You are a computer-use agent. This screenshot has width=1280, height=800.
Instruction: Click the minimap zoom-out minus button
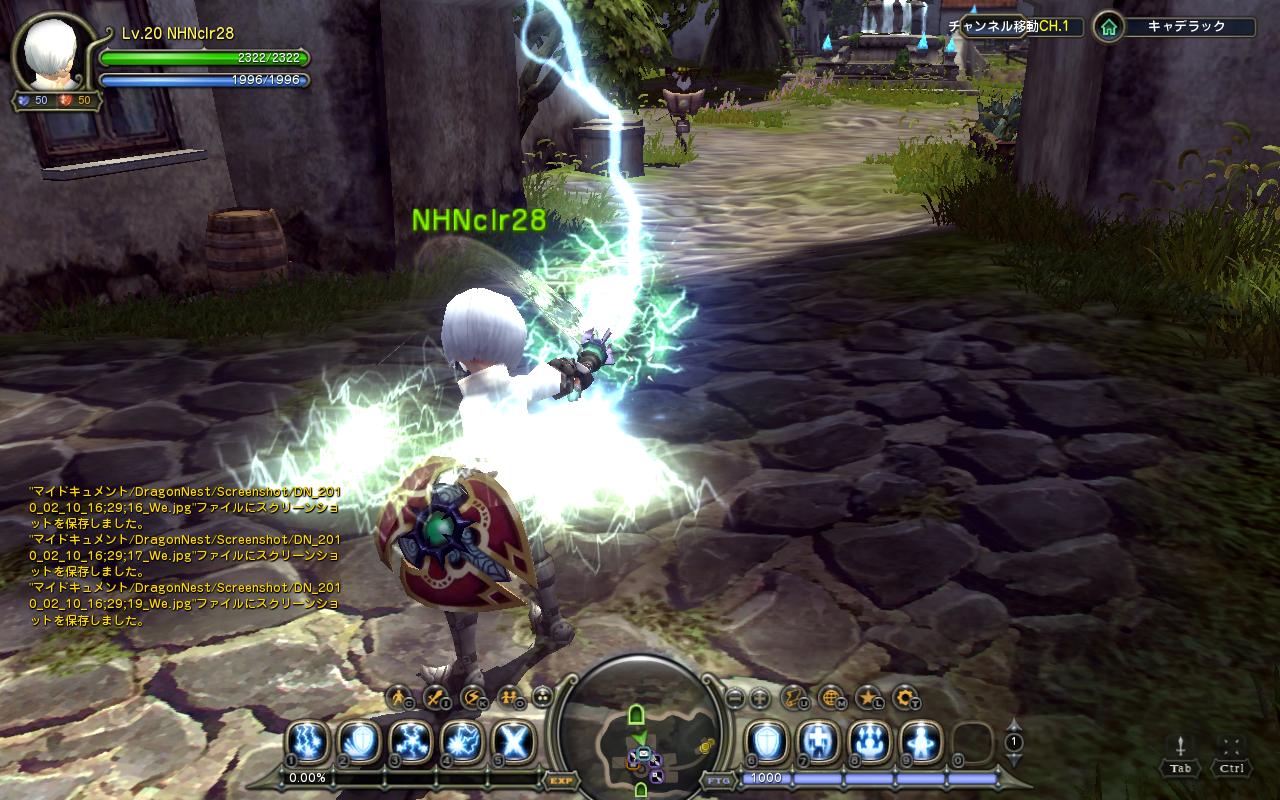(734, 698)
